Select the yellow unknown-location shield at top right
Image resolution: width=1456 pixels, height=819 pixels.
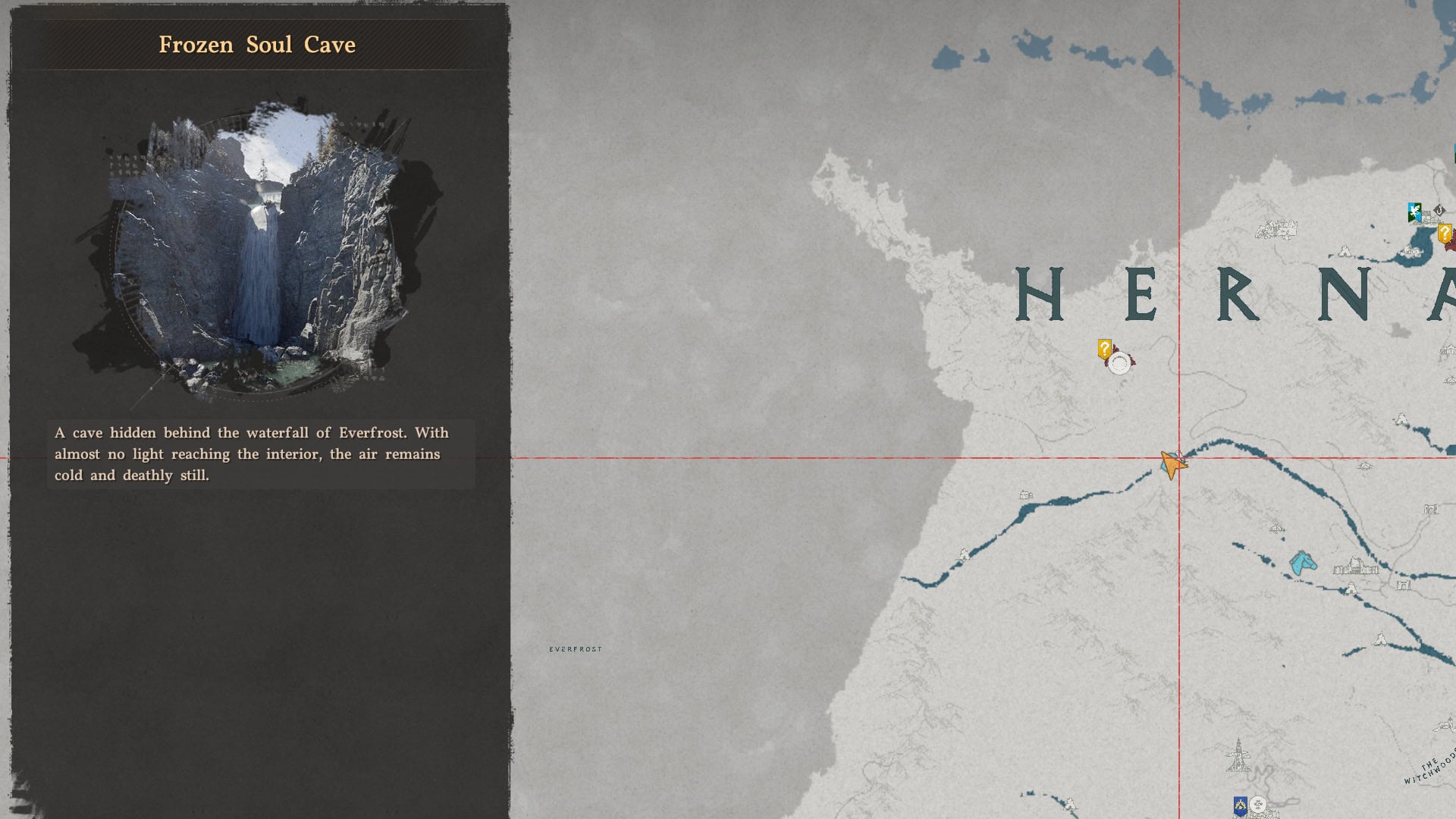pyautogui.click(x=1444, y=233)
